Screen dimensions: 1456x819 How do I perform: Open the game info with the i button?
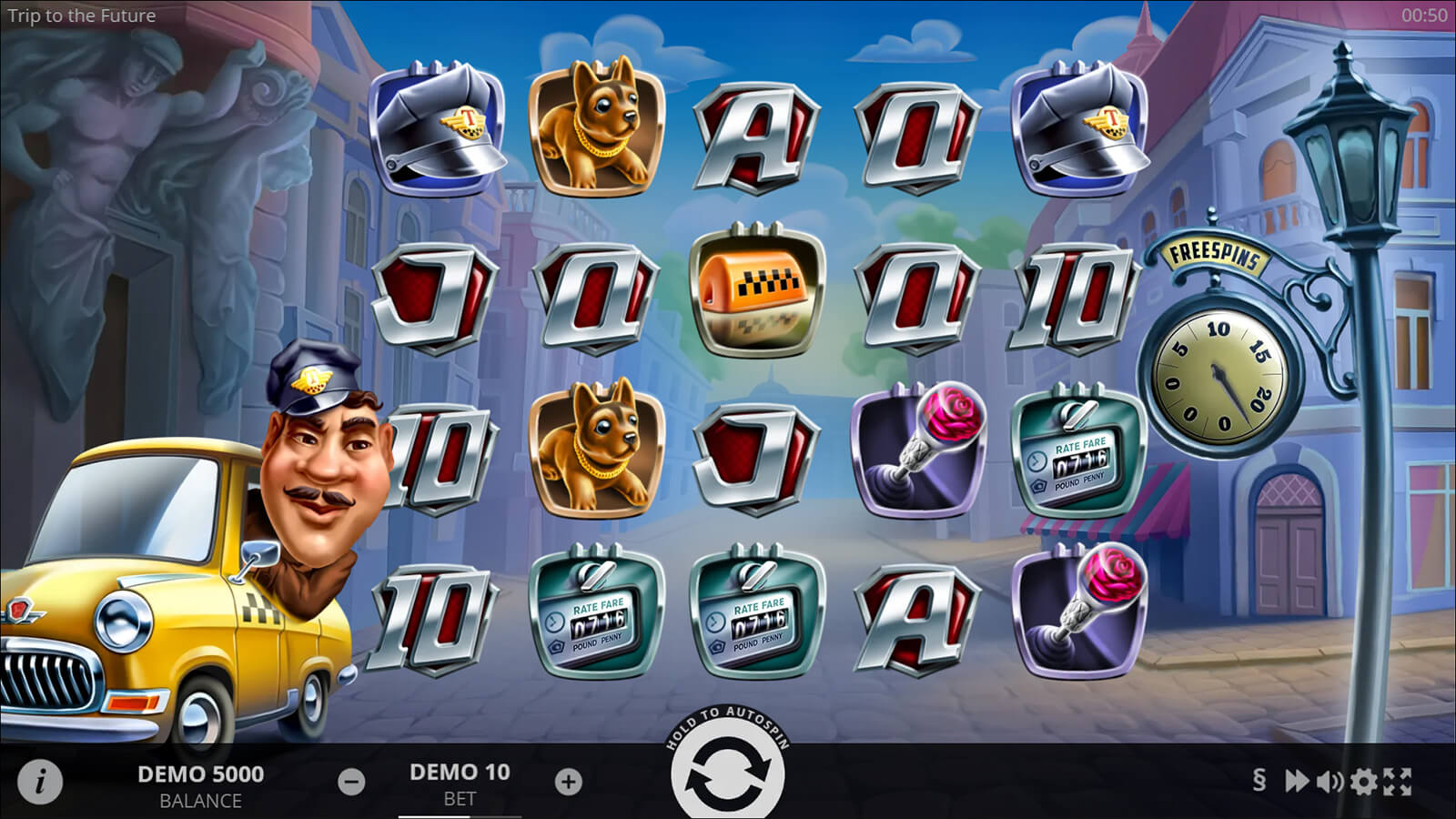pos(39,782)
